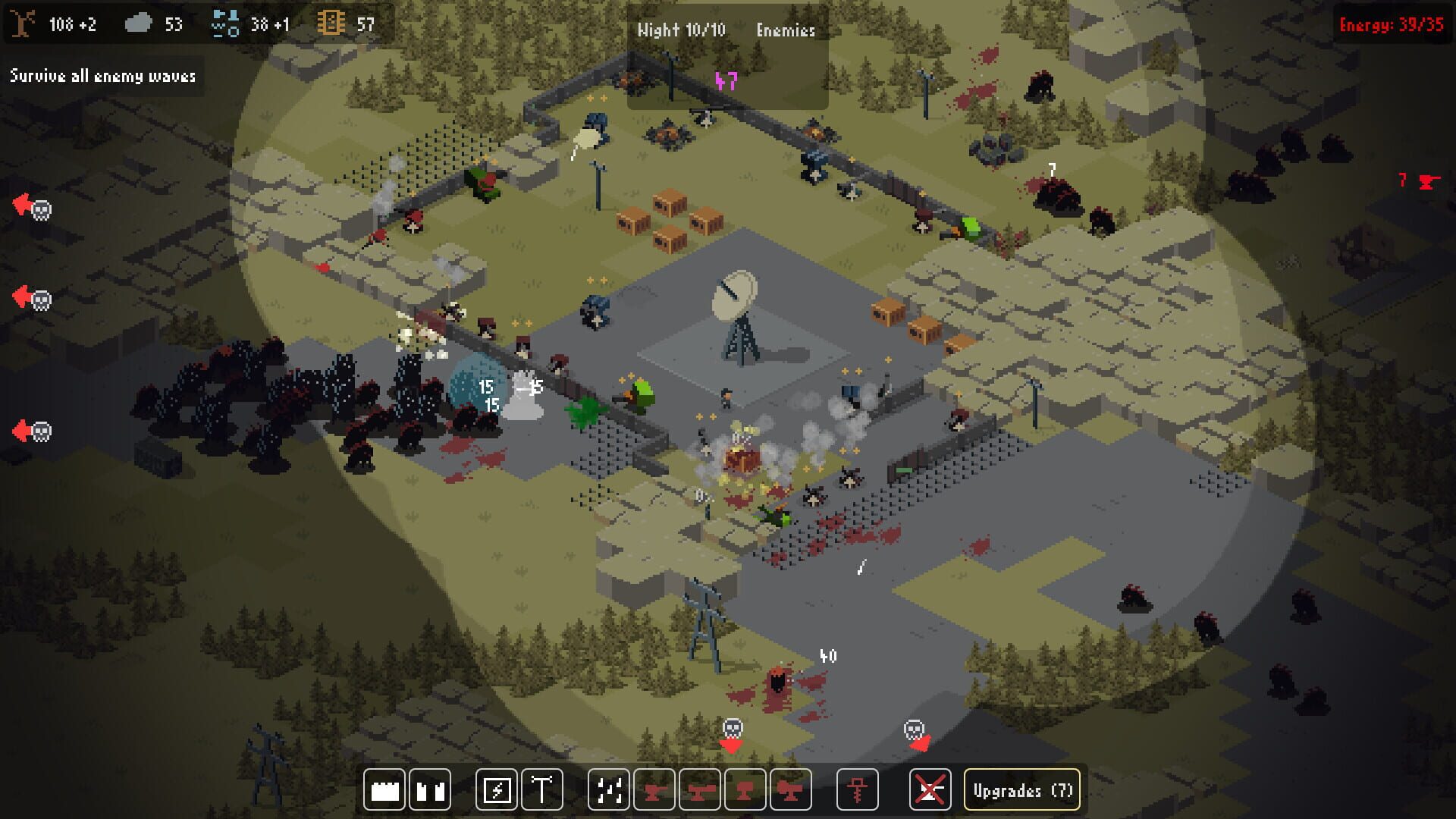
Task: Select the third turret build icon
Action: (743, 790)
